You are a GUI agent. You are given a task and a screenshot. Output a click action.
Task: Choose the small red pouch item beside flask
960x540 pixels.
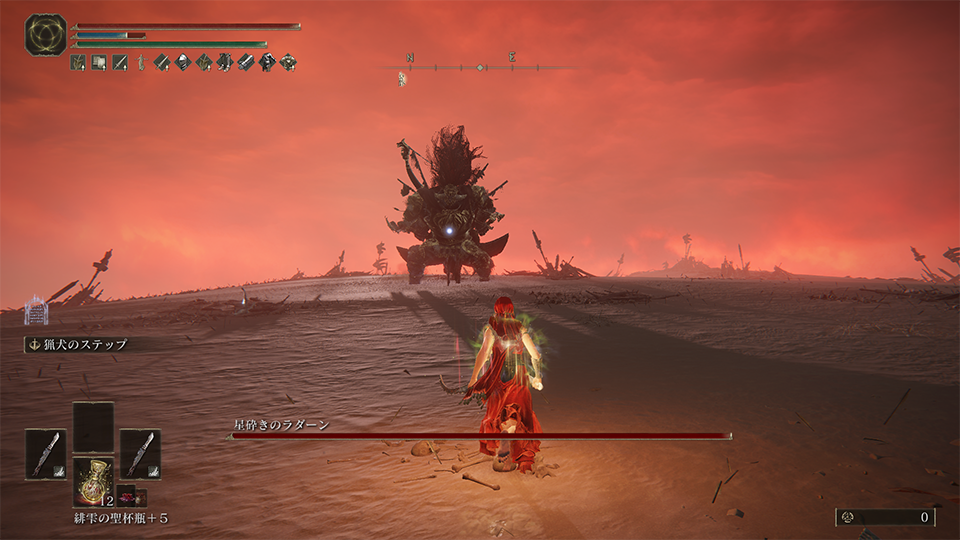click(126, 496)
